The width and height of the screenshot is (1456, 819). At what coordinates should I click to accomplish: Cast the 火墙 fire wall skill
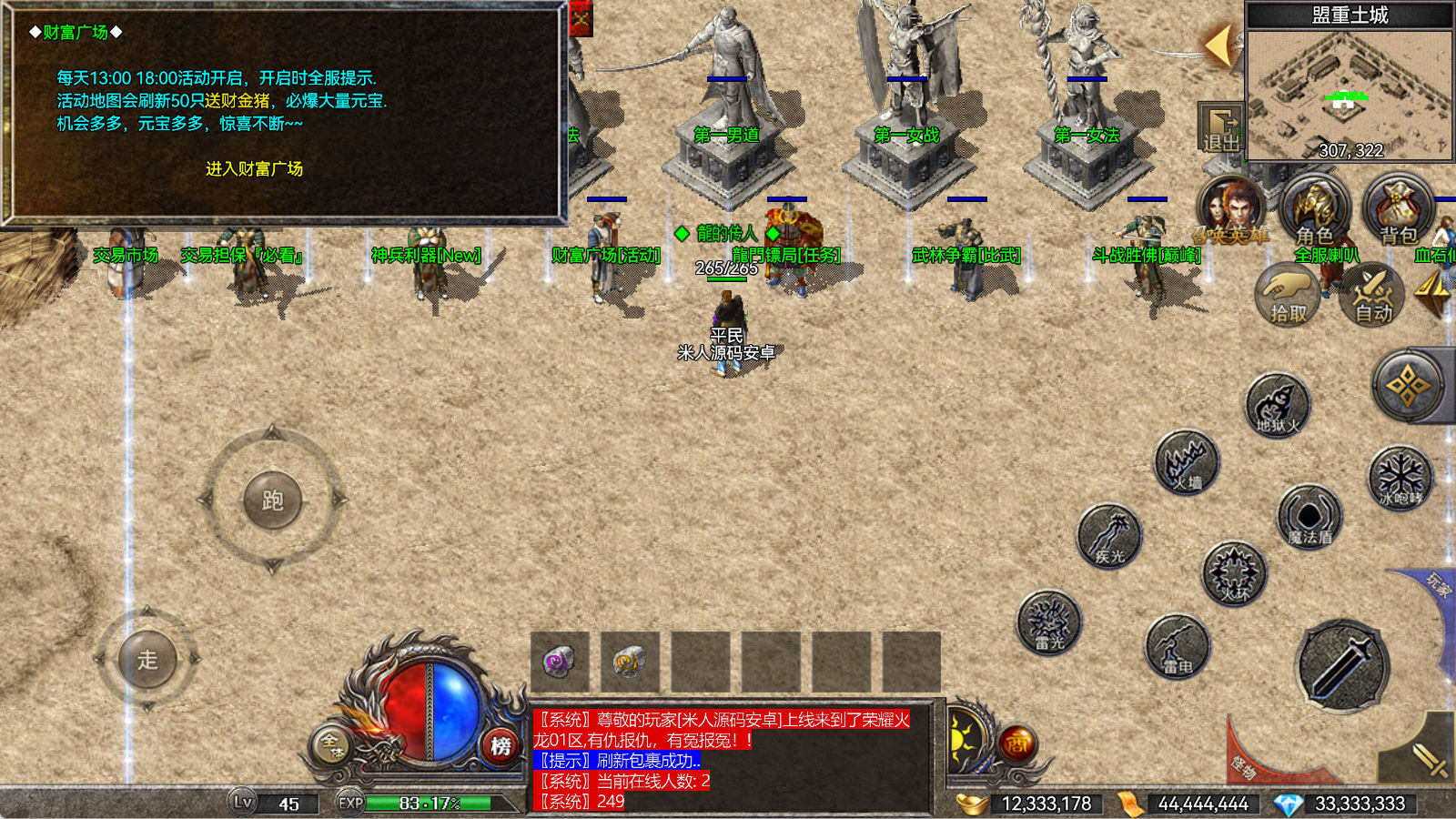pyautogui.click(x=1187, y=462)
